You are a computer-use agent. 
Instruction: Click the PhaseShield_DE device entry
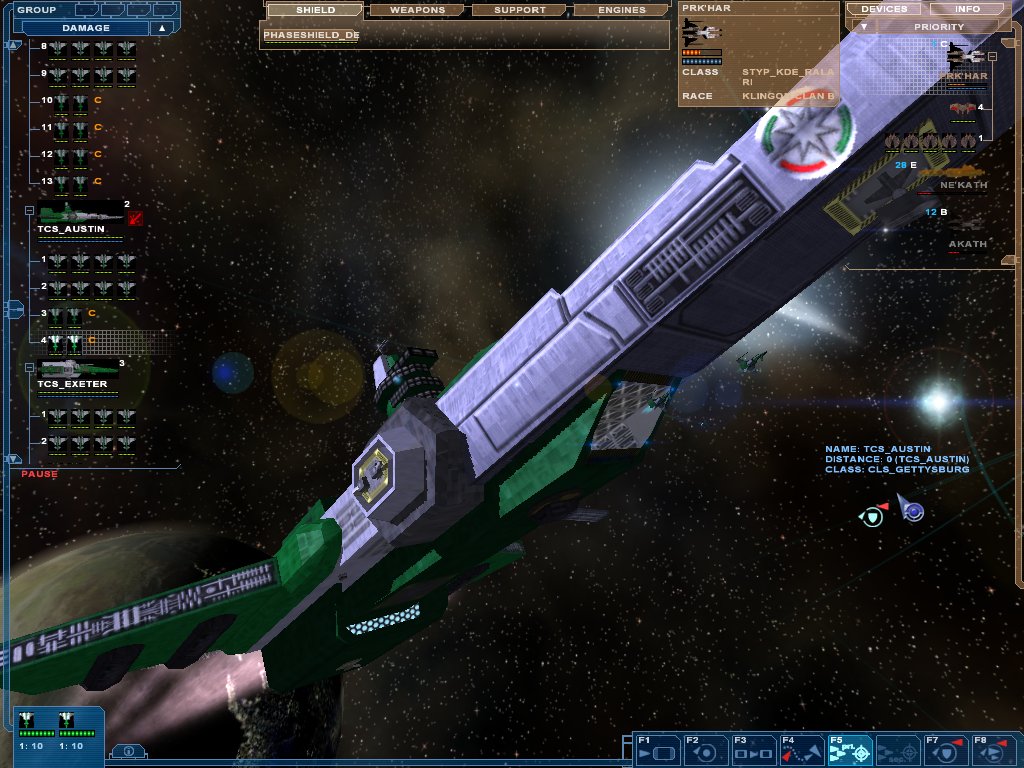[312, 35]
